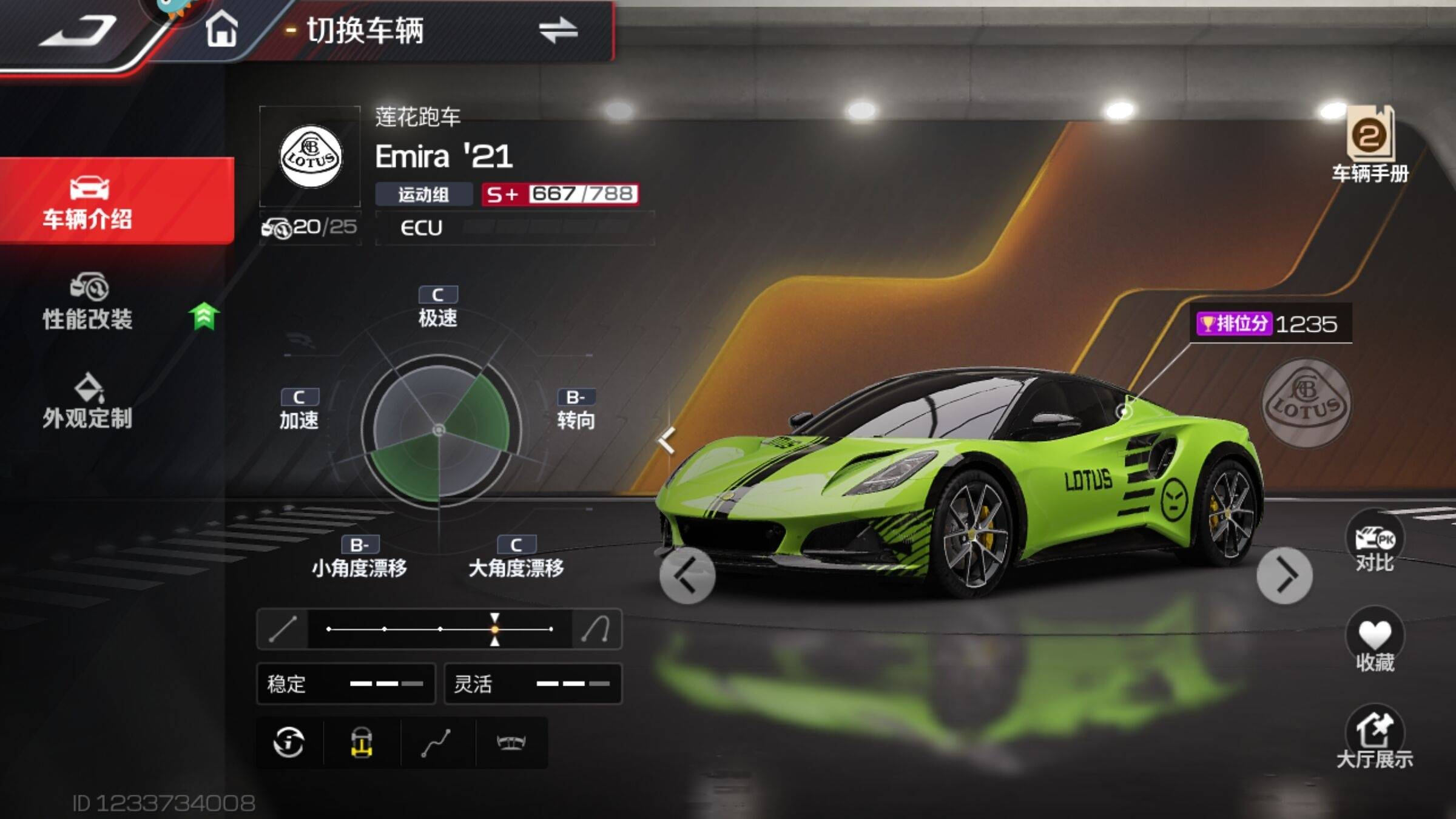Image resolution: width=1456 pixels, height=819 pixels.
Task: Click the handling slider's orange marker
Action: point(495,629)
